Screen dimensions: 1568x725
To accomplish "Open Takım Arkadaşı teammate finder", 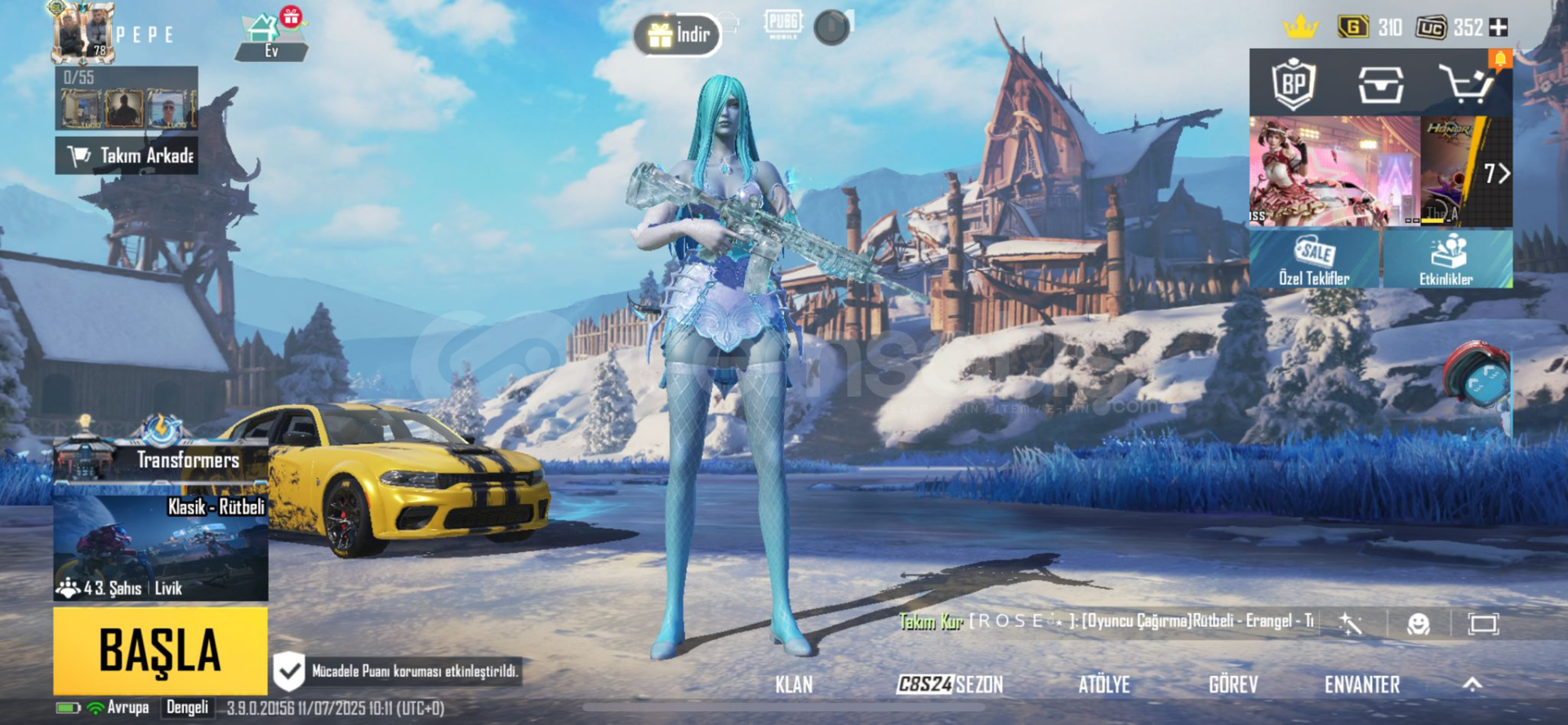I will click(x=127, y=155).
